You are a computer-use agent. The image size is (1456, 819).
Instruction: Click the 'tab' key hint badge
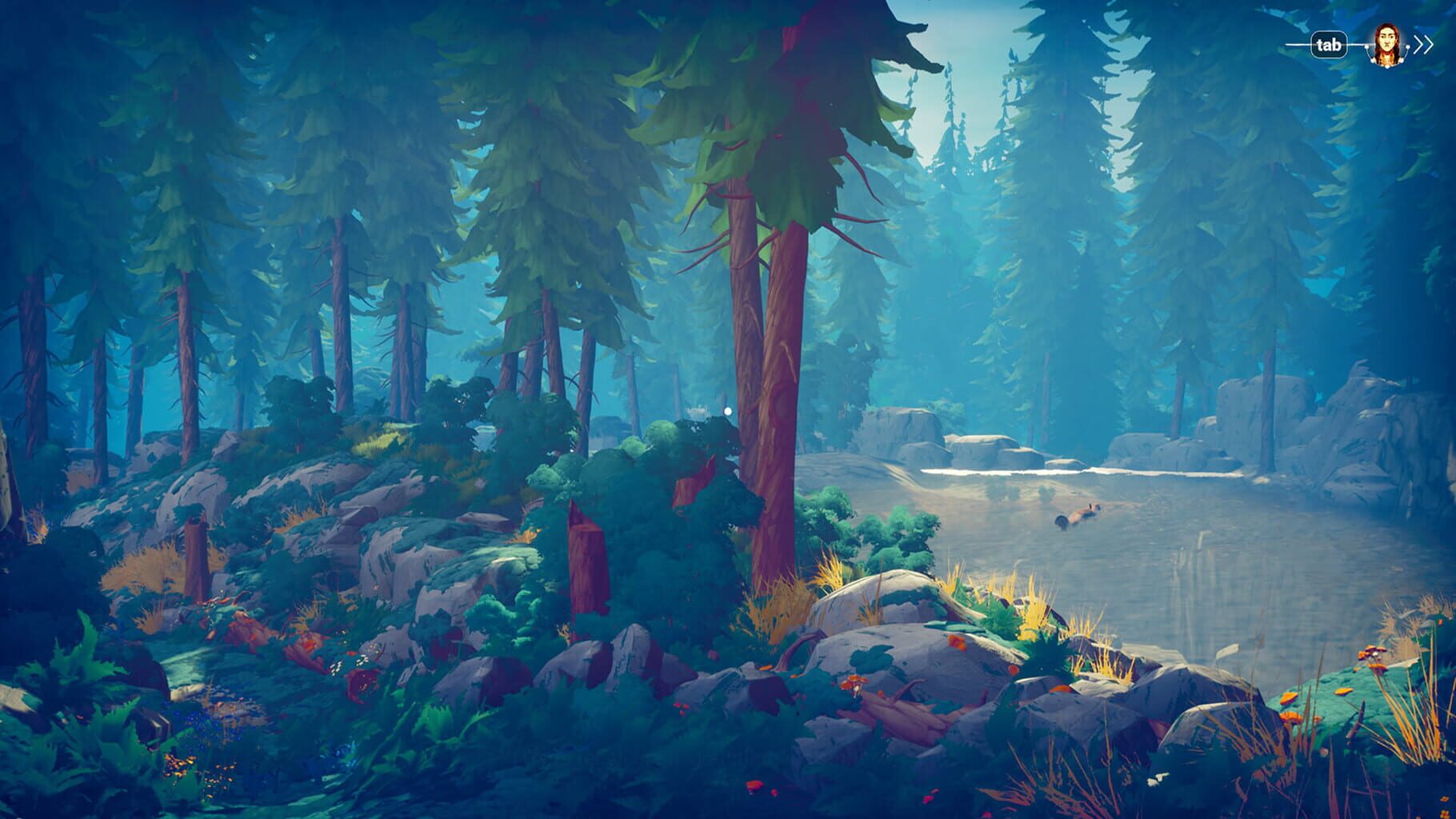coord(1330,44)
